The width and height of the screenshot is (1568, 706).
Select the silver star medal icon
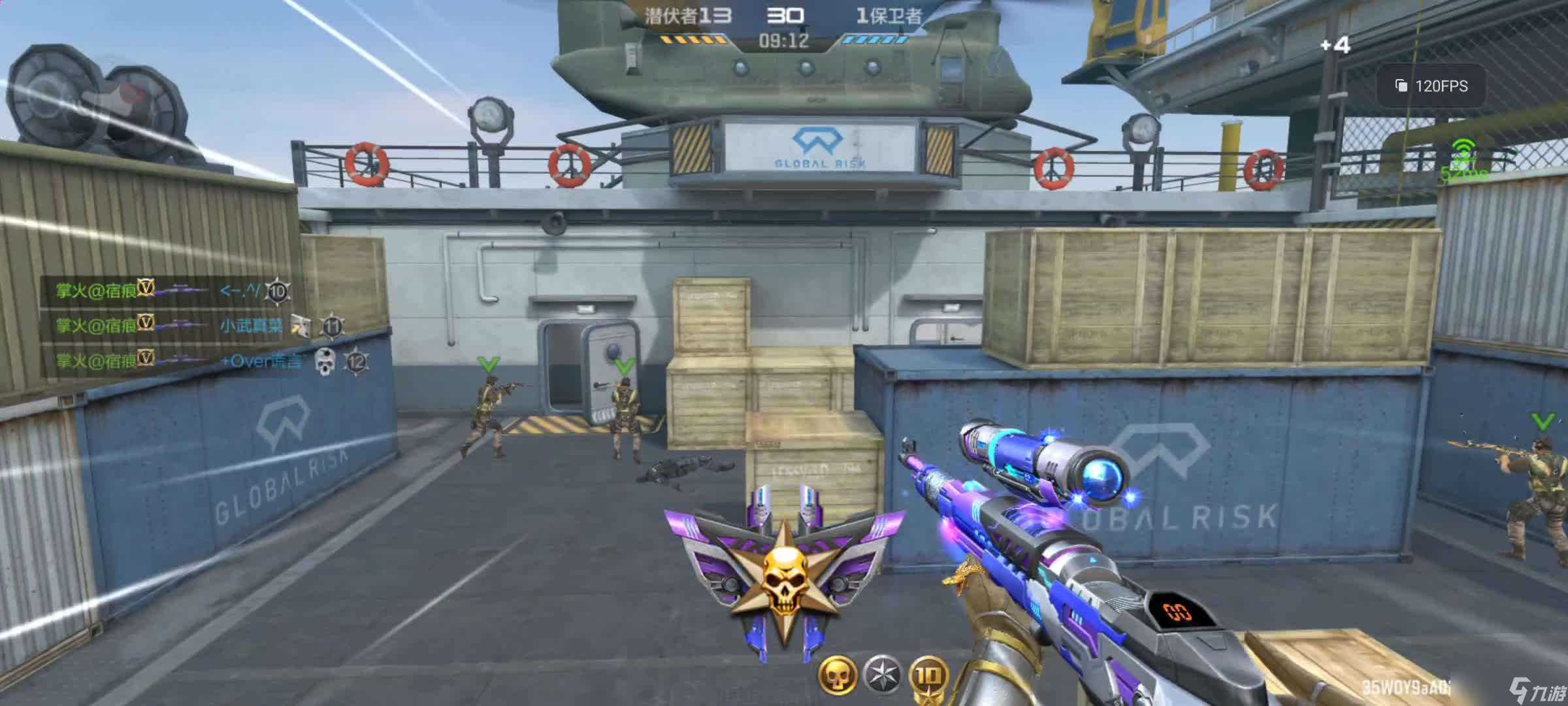[x=883, y=675]
